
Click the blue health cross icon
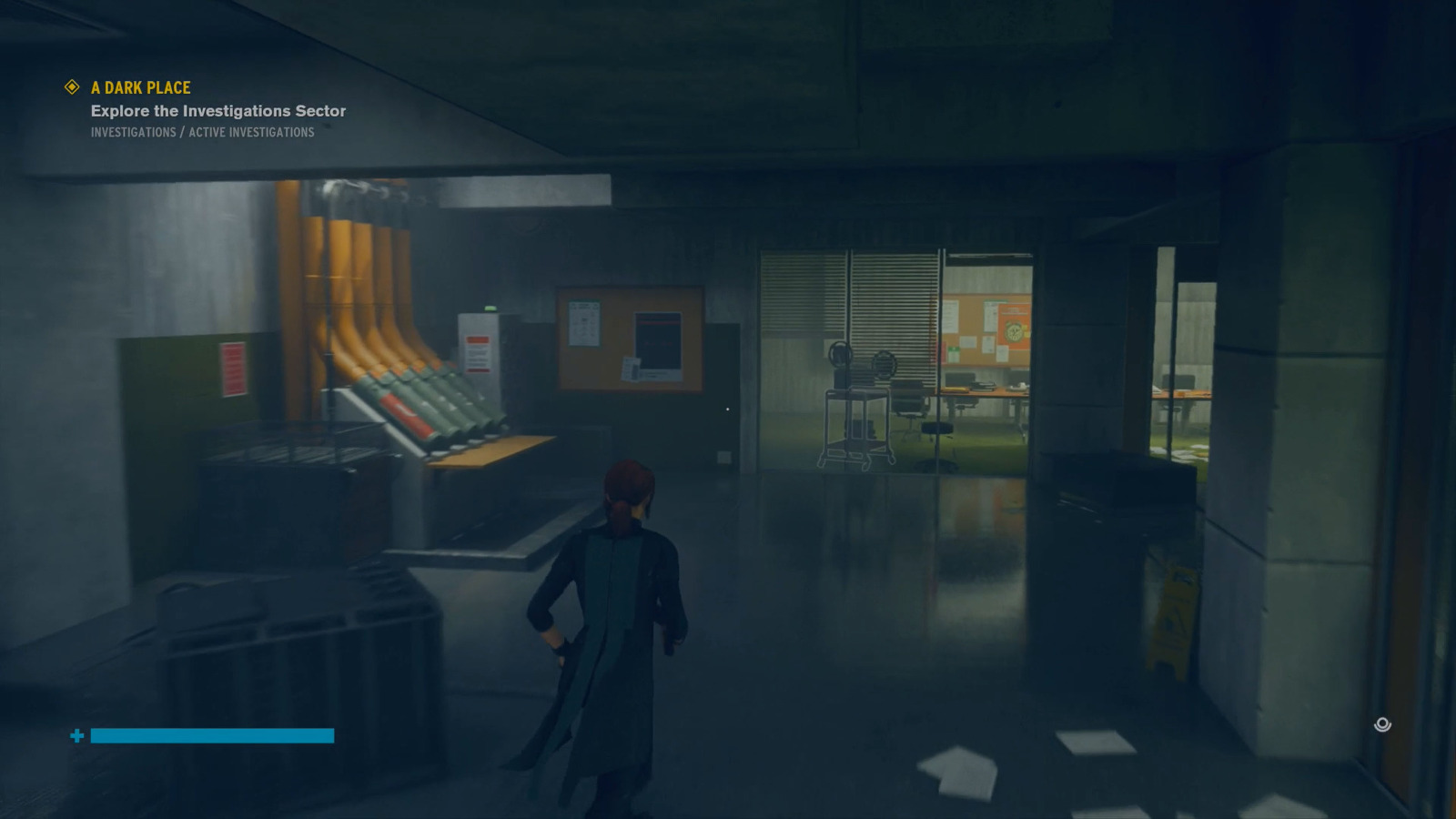point(76,734)
